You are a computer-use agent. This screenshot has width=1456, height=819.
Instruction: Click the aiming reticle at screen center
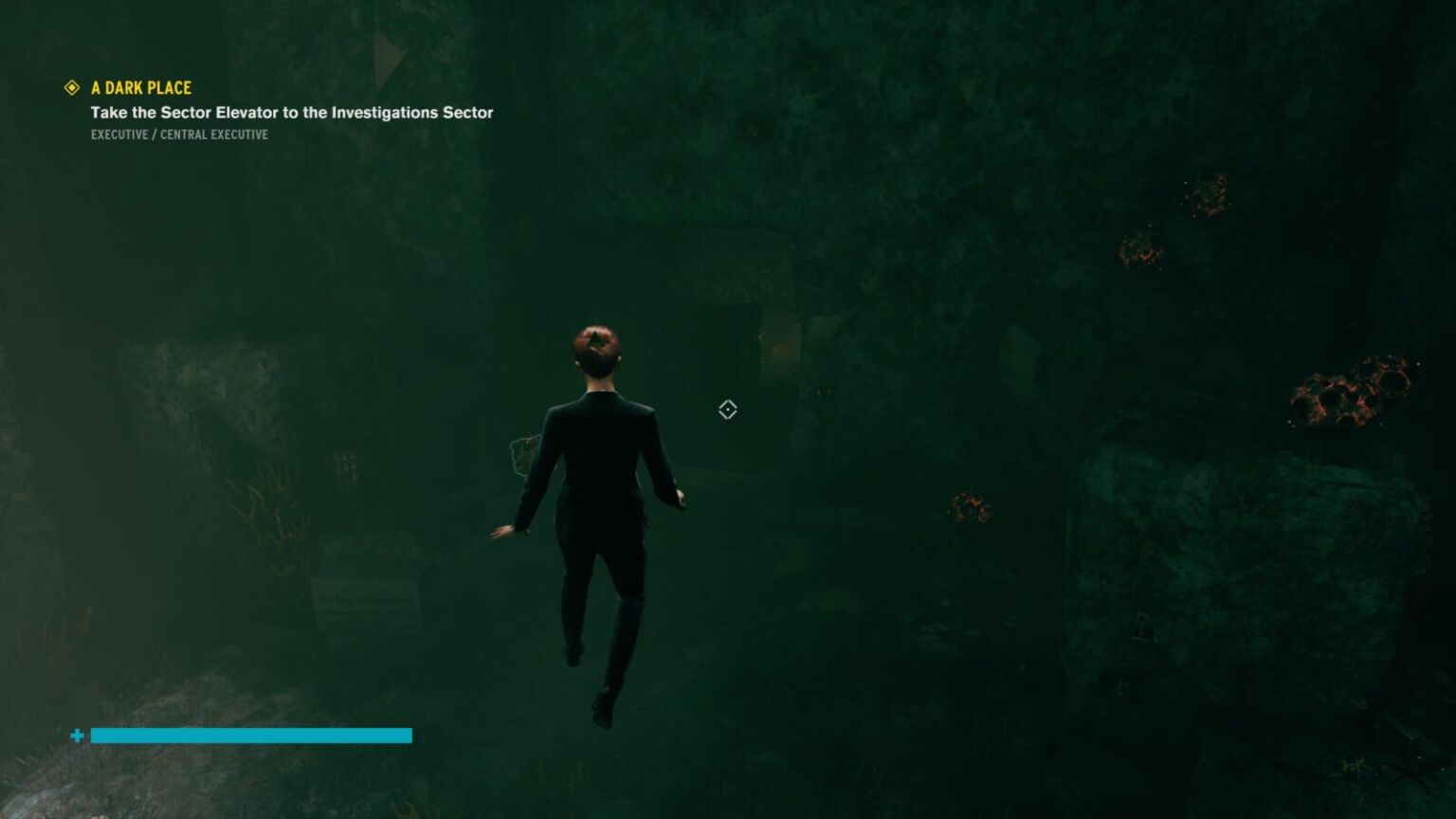tap(727, 409)
